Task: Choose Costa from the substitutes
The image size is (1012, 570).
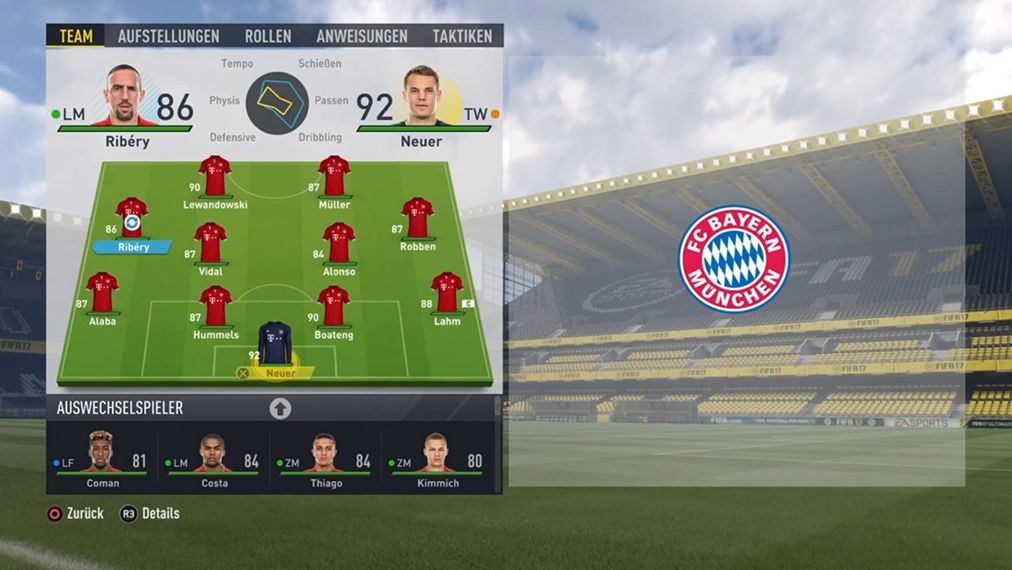Action: pyautogui.click(x=216, y=461)
